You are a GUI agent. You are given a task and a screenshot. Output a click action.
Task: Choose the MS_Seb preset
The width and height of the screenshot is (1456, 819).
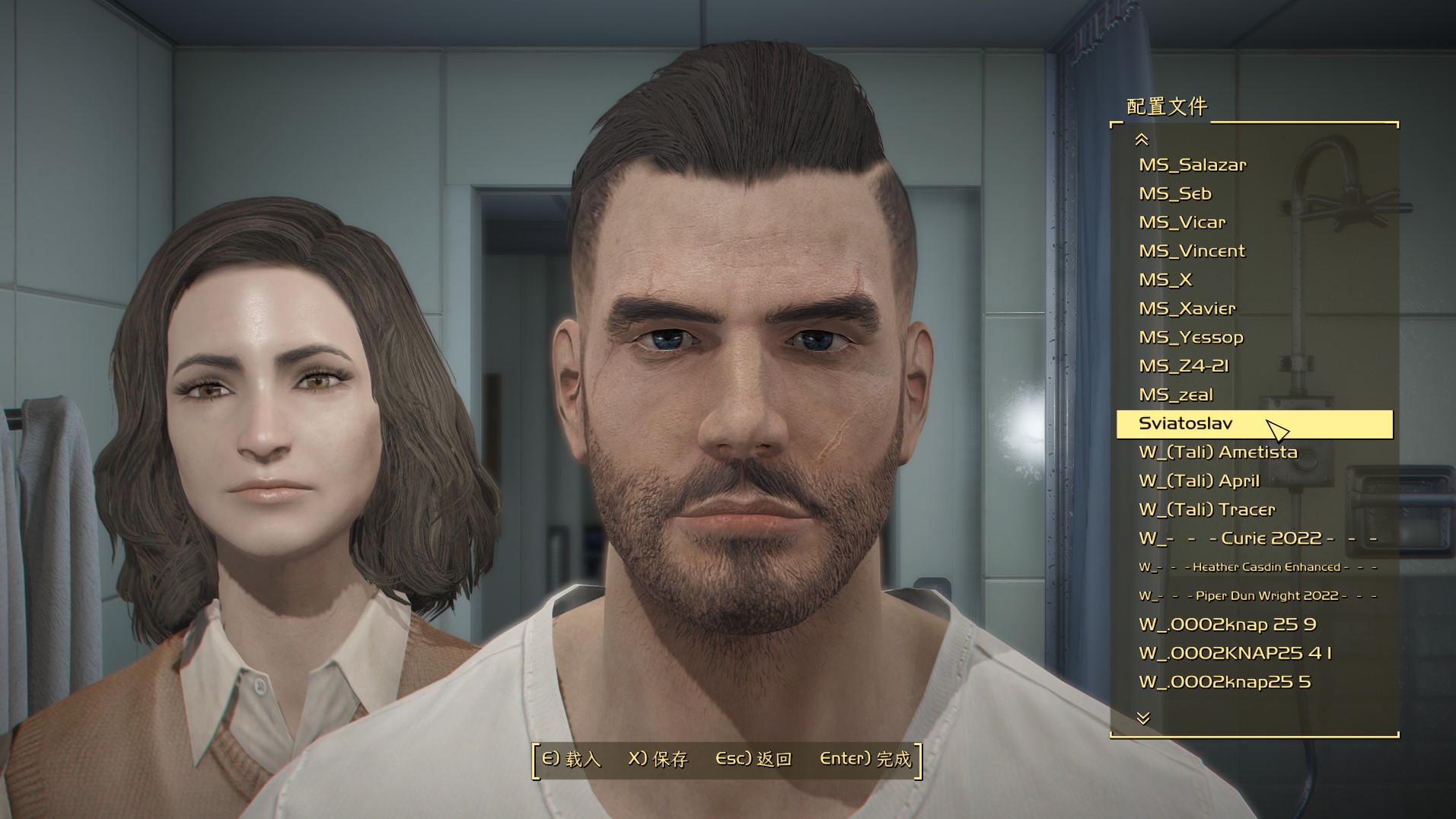1174,194
